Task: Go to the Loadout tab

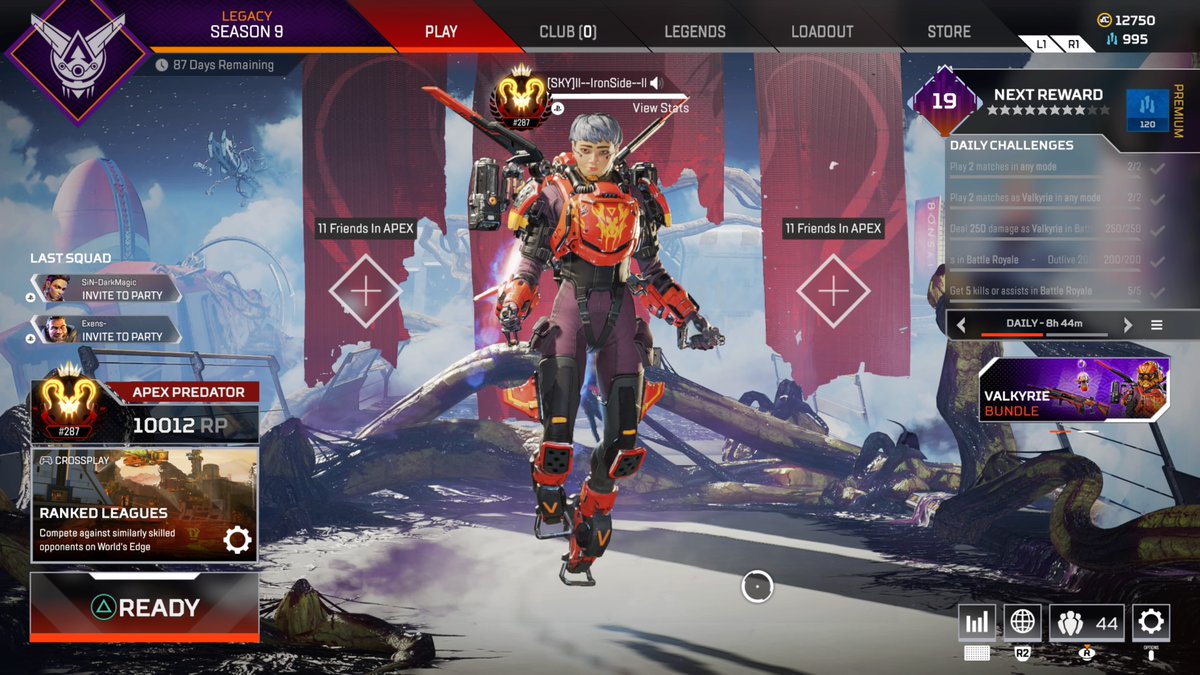Action: 822,31
